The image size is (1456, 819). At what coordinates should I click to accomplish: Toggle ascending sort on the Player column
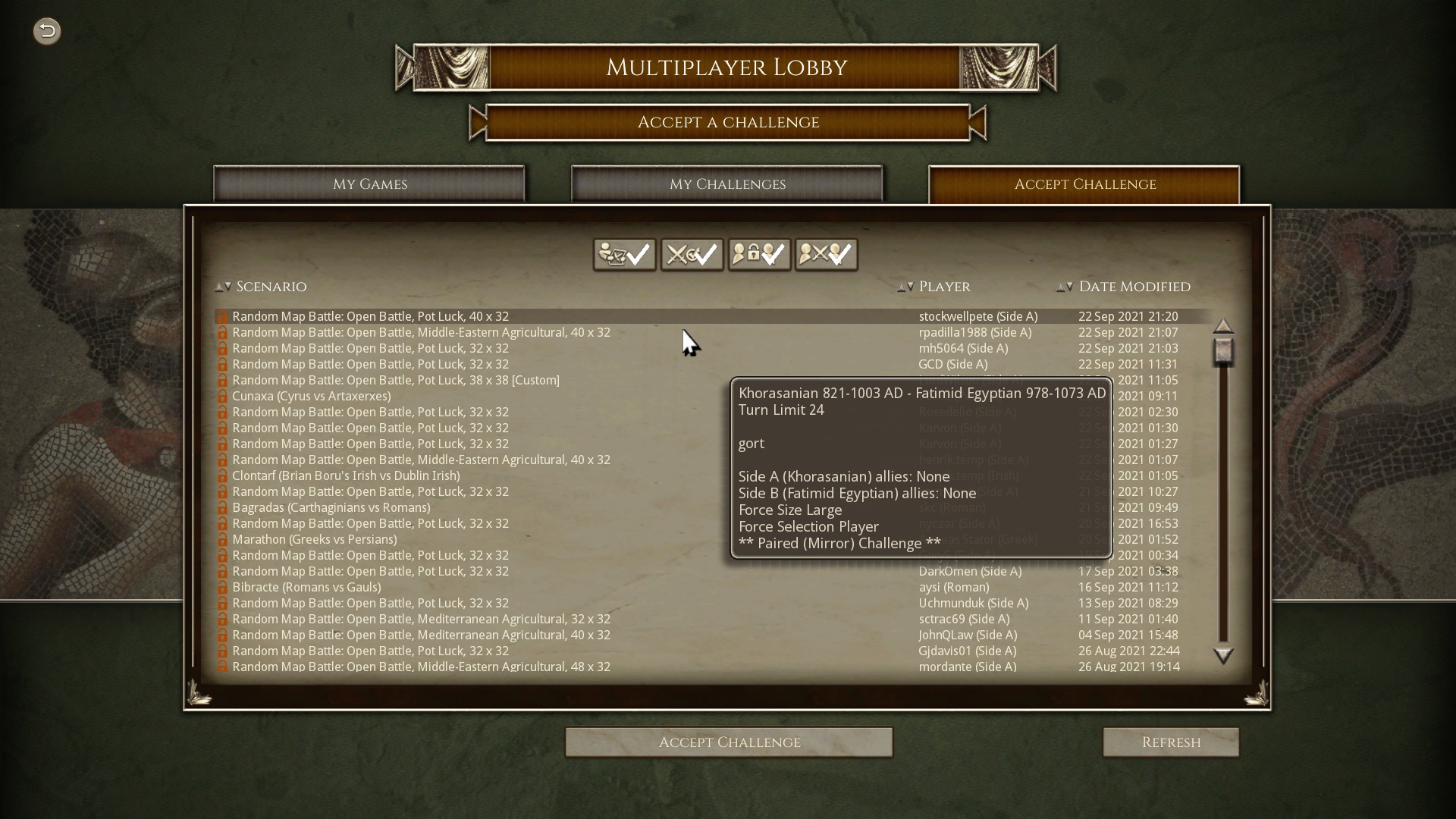point(901,287)
